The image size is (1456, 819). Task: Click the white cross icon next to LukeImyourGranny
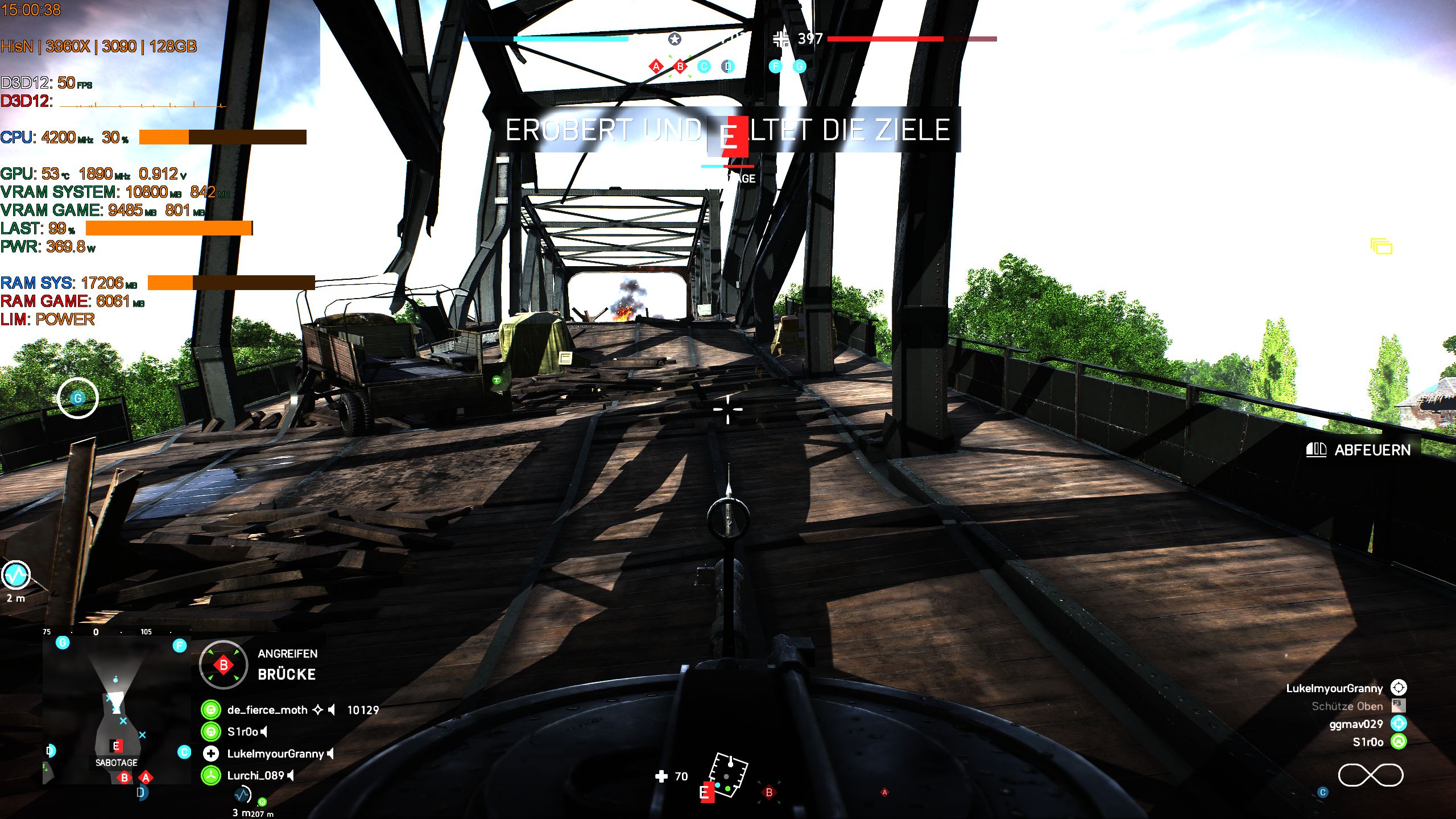pyautogui.click(x=210, y=755)
